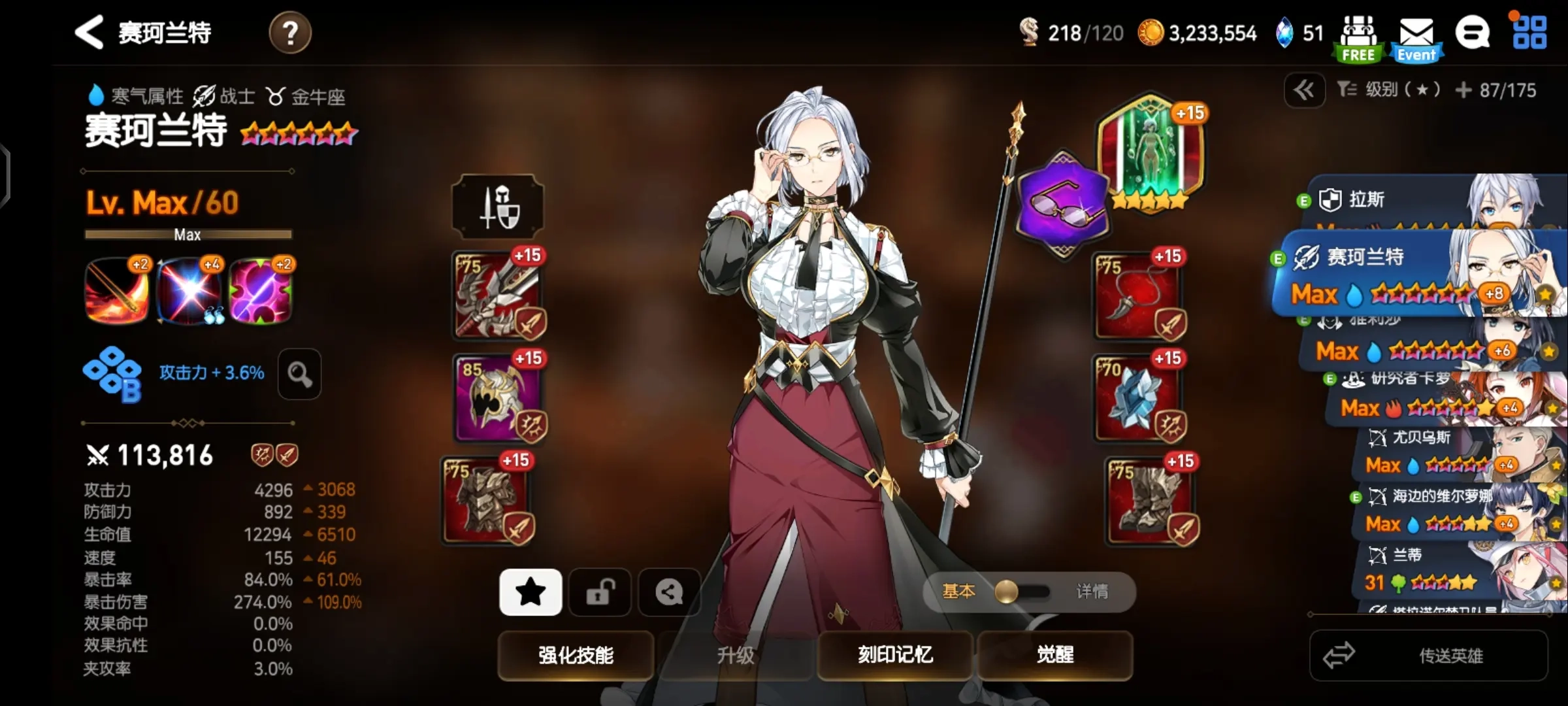Viewport: 1568px width, 706px height.
Task: Open the purple glasses artifact slot
Action: coord(1062,205)
